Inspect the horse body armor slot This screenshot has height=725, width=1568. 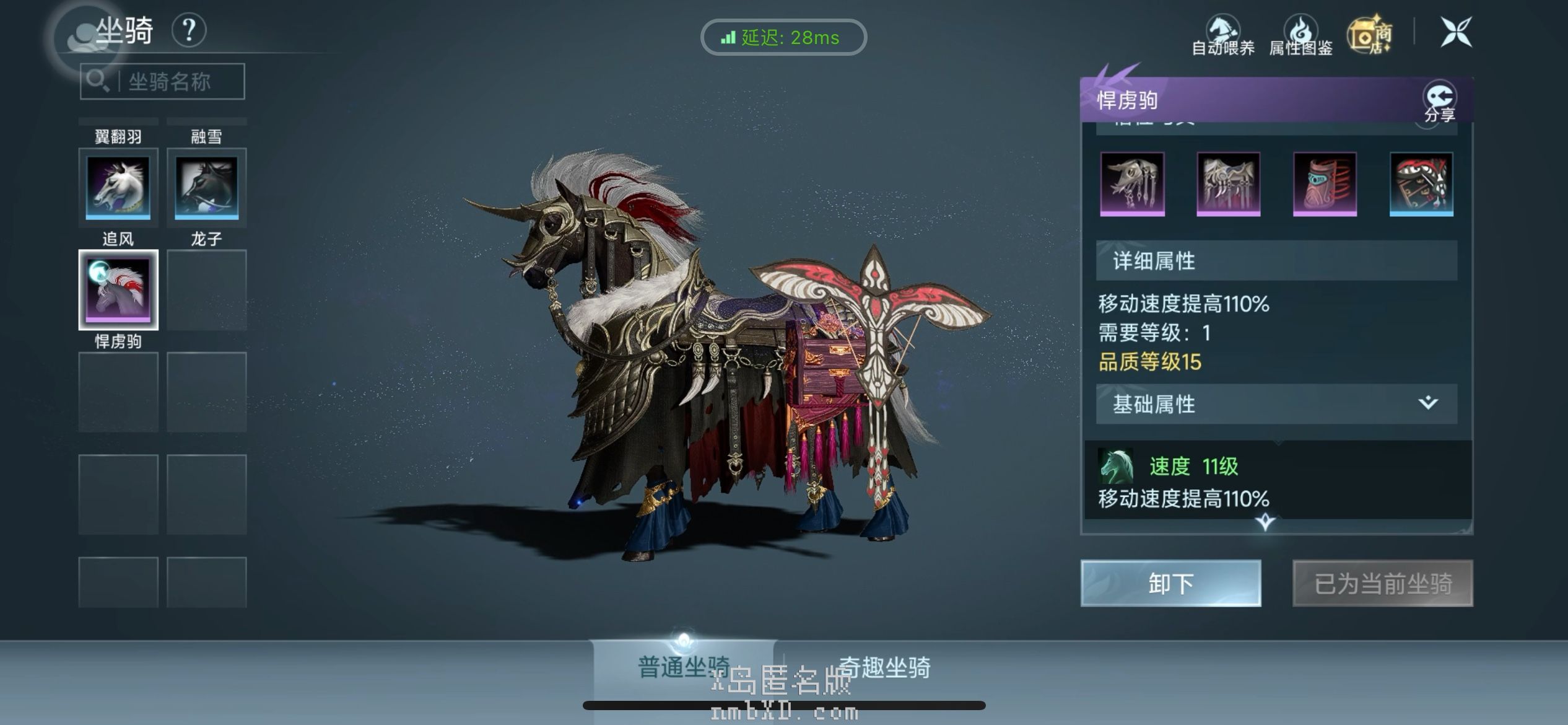pyautogui.click(x=1228, y=184)
